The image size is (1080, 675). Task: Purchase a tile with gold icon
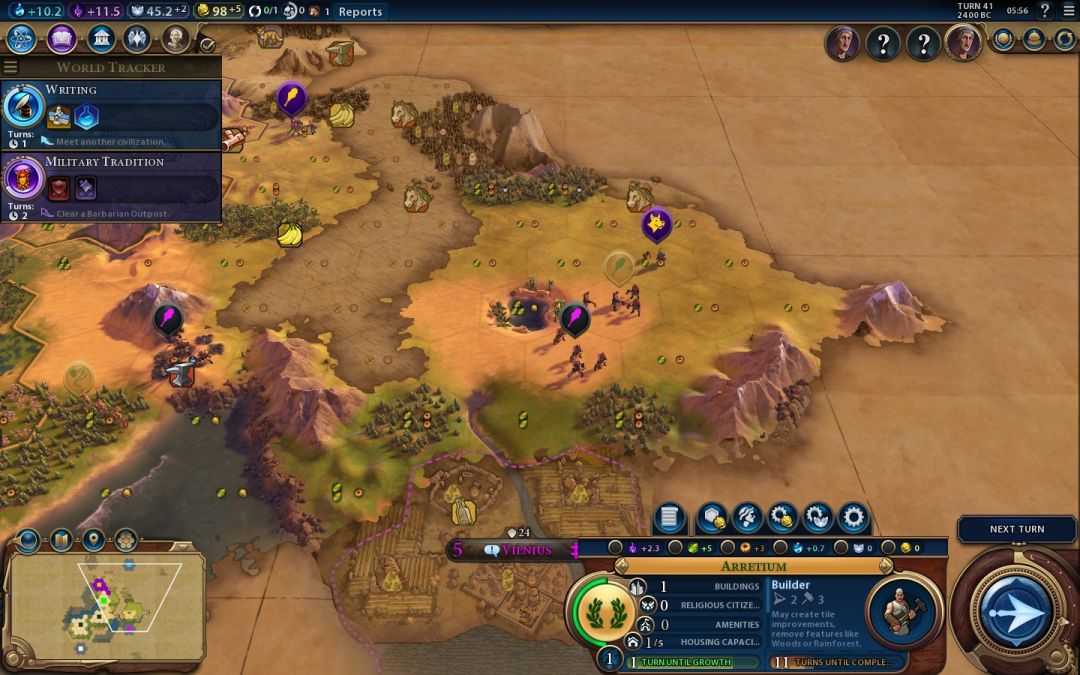pos(711,517)
